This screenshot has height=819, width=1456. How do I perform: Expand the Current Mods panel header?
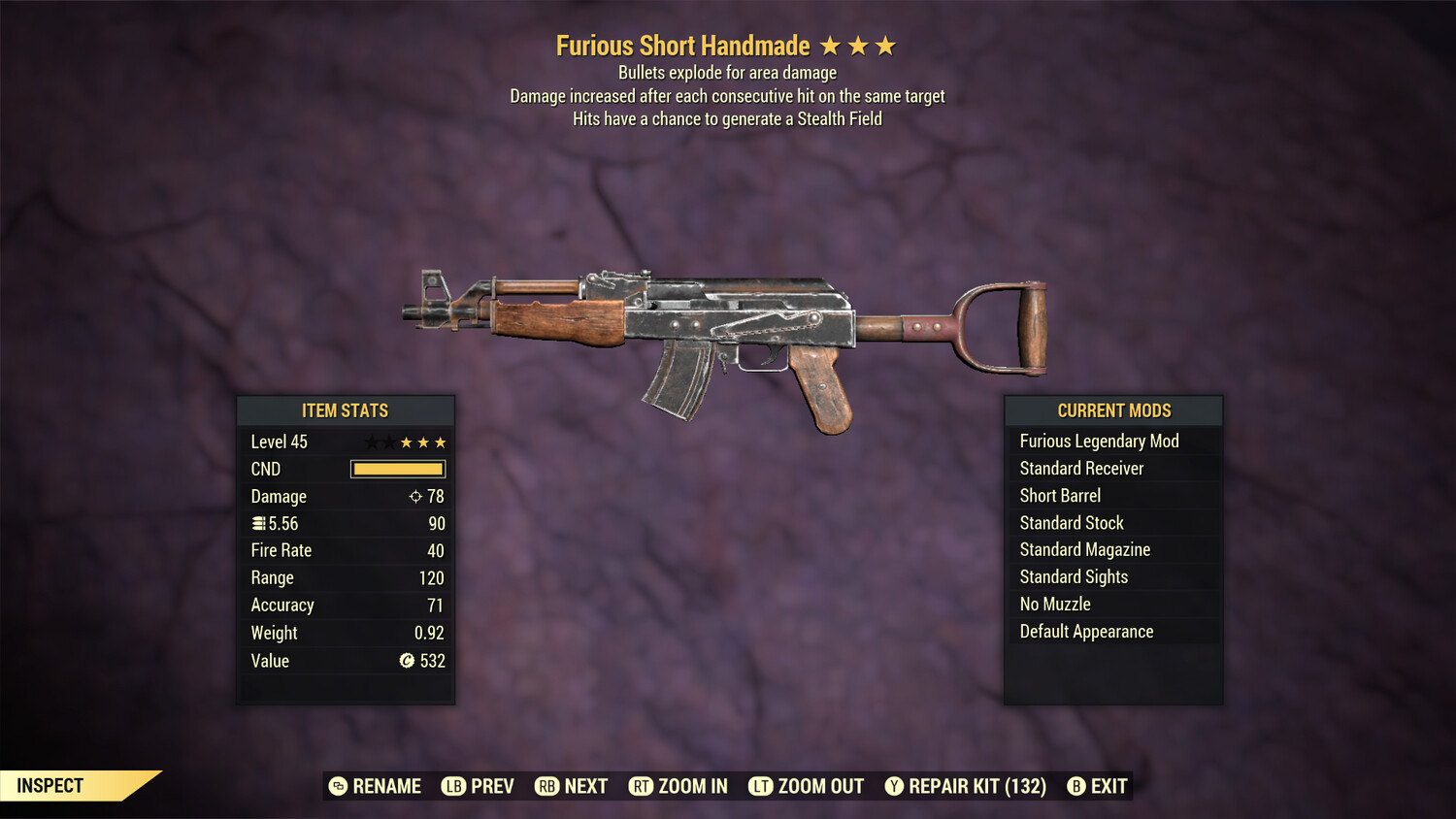tap(1113, 410)
